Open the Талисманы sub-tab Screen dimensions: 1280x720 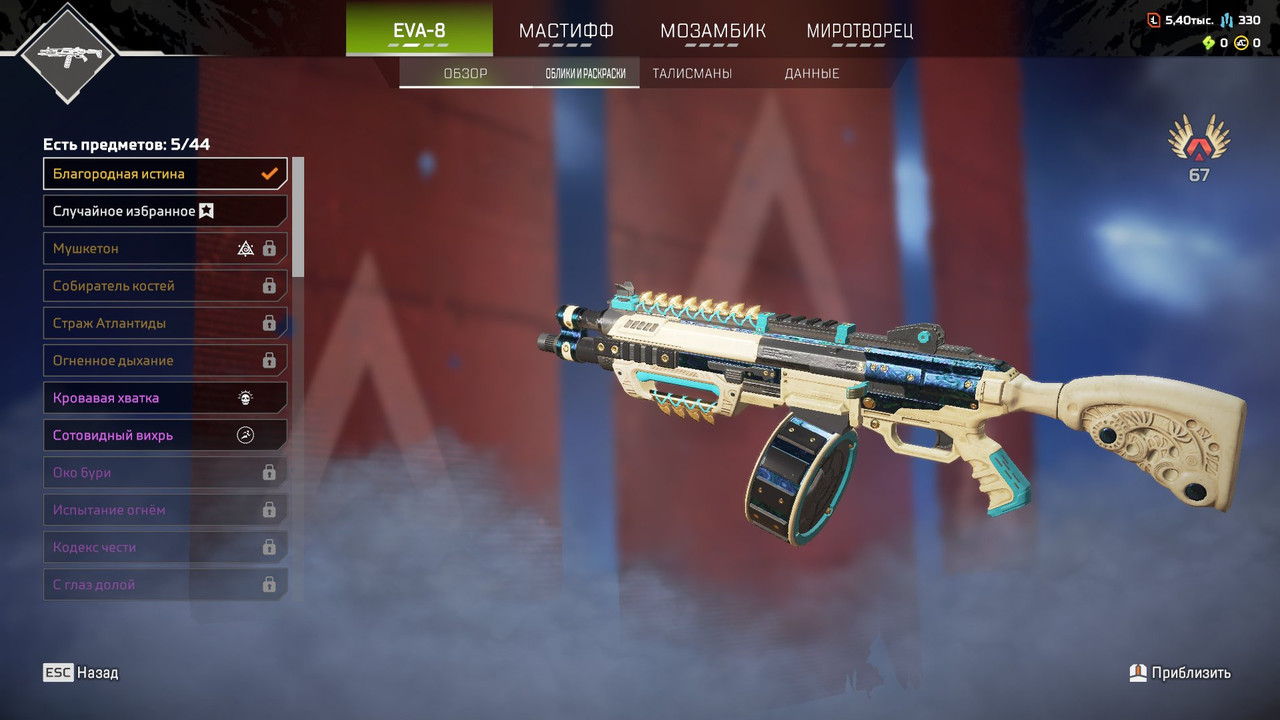[692, 73]
